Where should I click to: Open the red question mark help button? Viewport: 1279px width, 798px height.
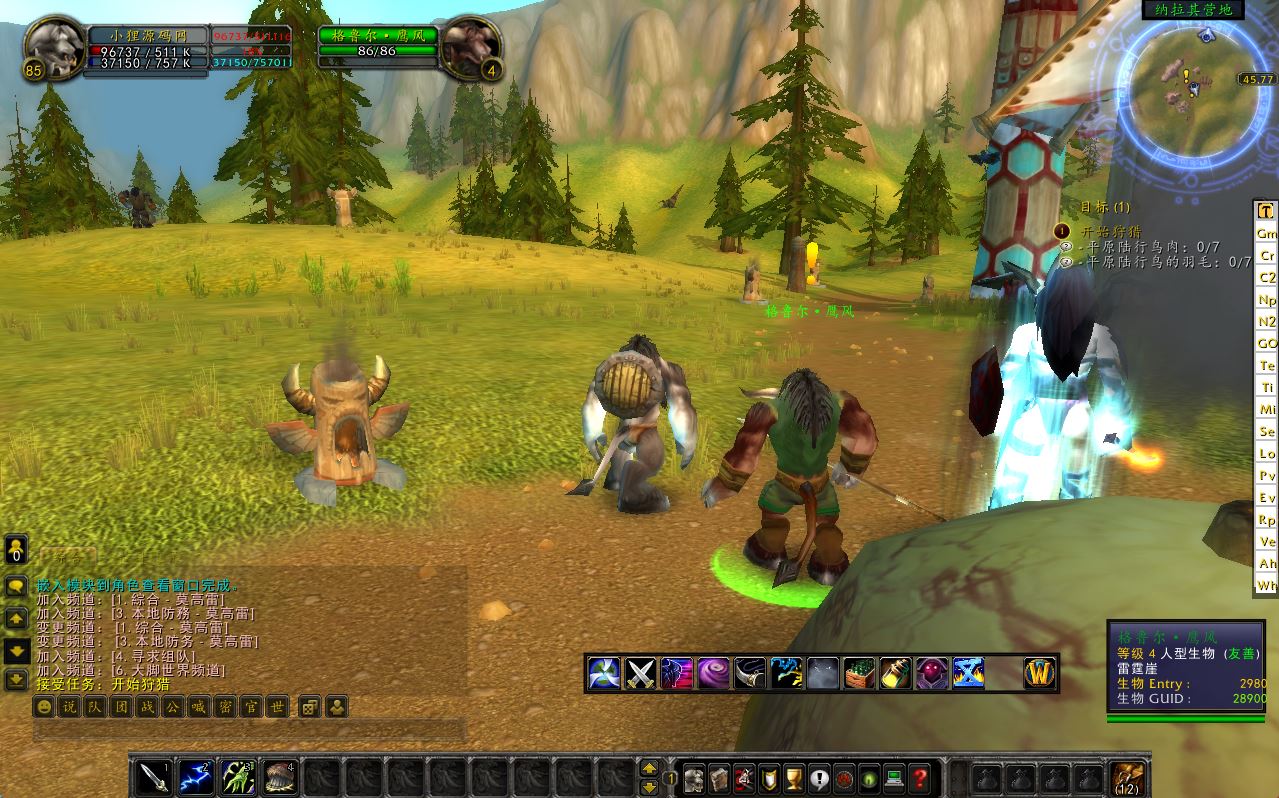(x=921, y=778)
